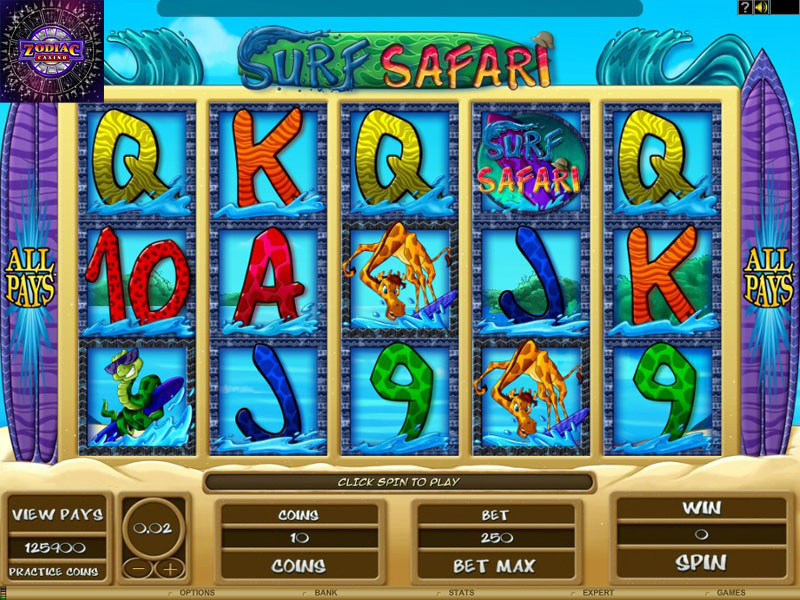Image resolution: width=800 pixels, height=600 pixels.
Task: Open the View Pays paytable
Action: [x=57, y=515]
